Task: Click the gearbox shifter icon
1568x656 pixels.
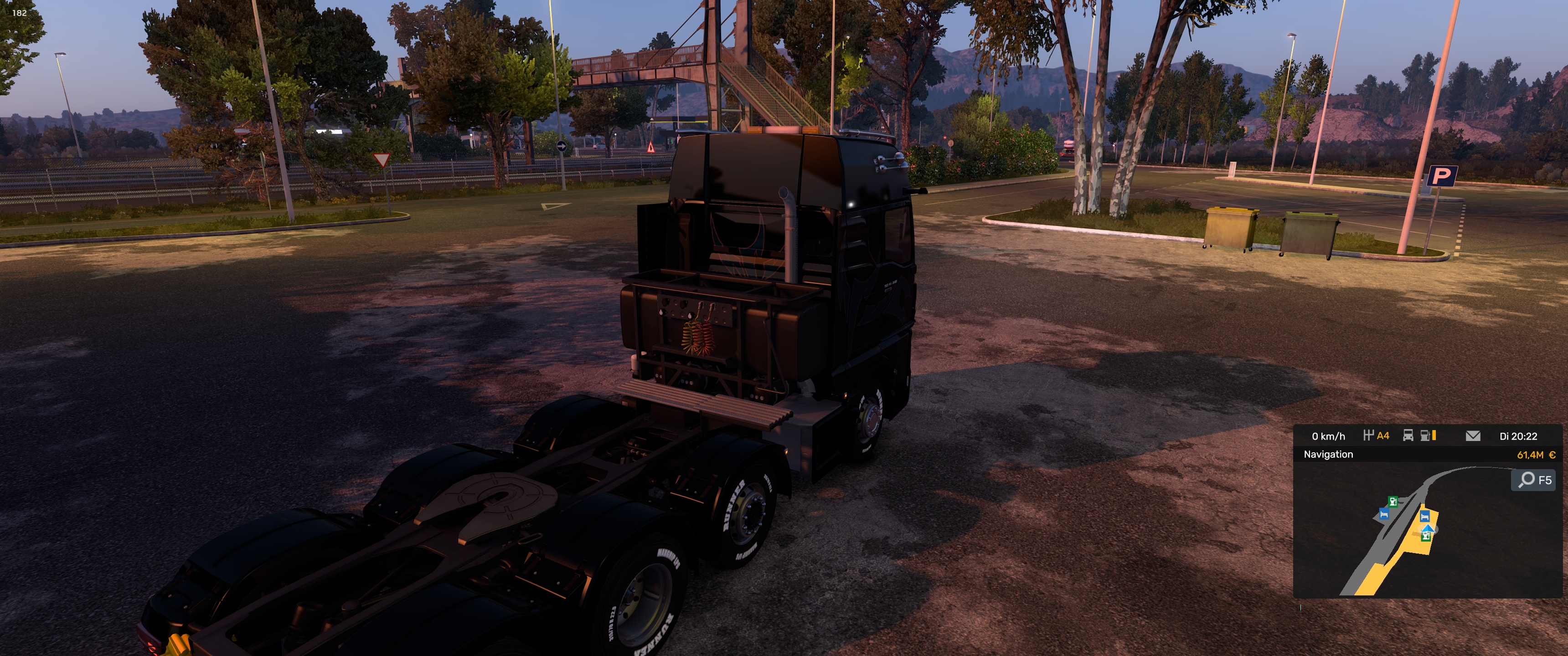Action: coord(1368,435)
